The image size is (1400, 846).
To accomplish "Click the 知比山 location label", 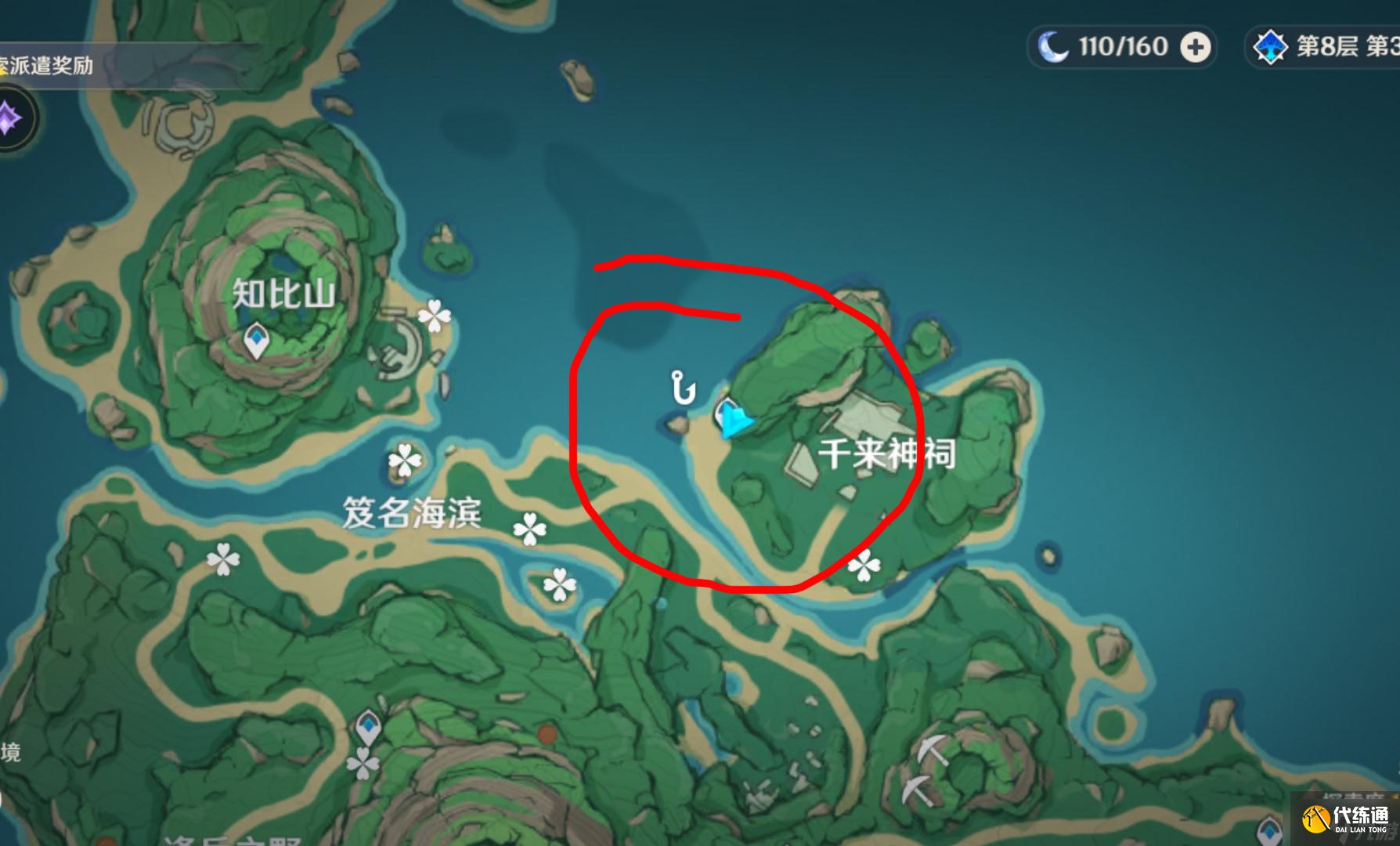I will point(284,292).
